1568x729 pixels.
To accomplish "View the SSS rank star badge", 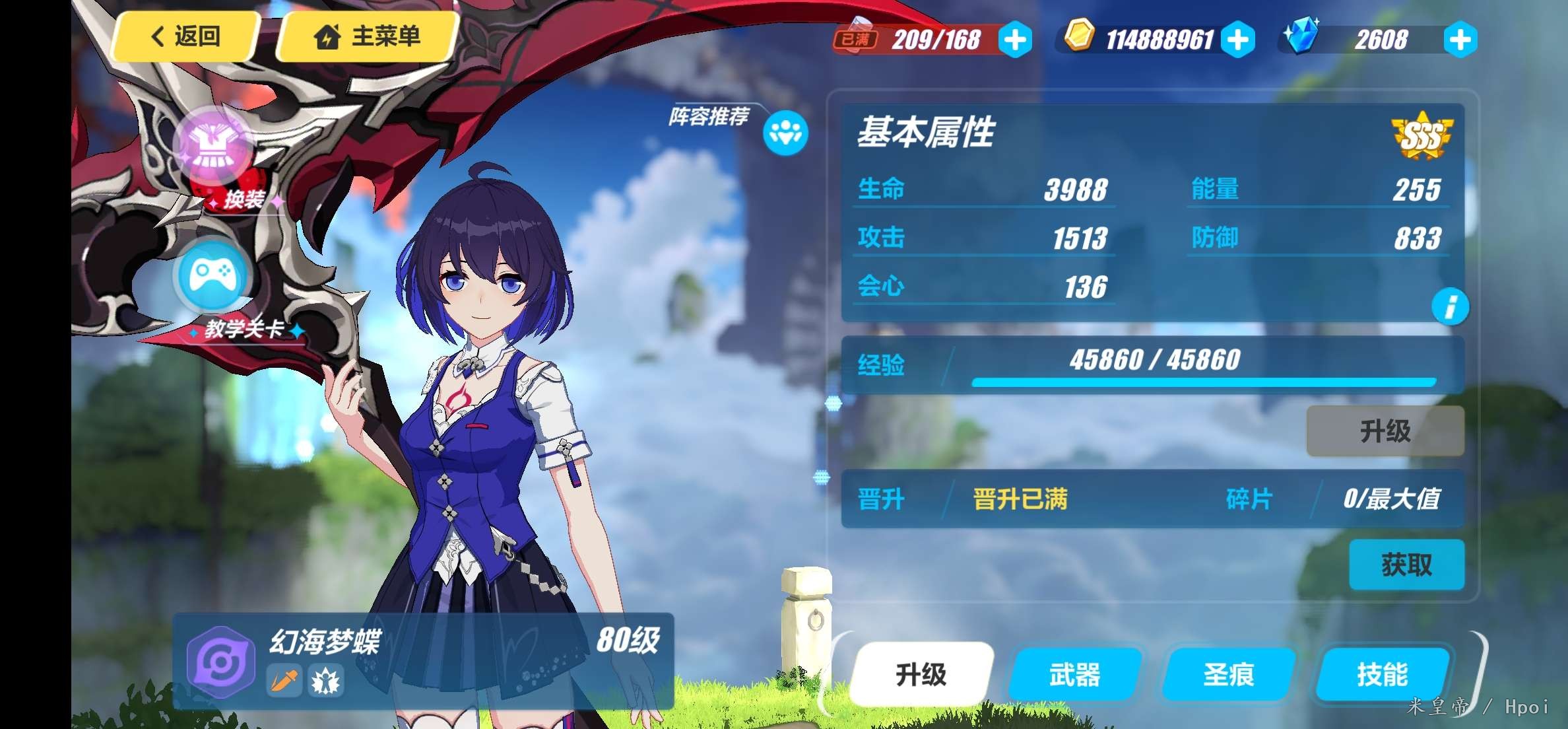I will pos(1421,136).
